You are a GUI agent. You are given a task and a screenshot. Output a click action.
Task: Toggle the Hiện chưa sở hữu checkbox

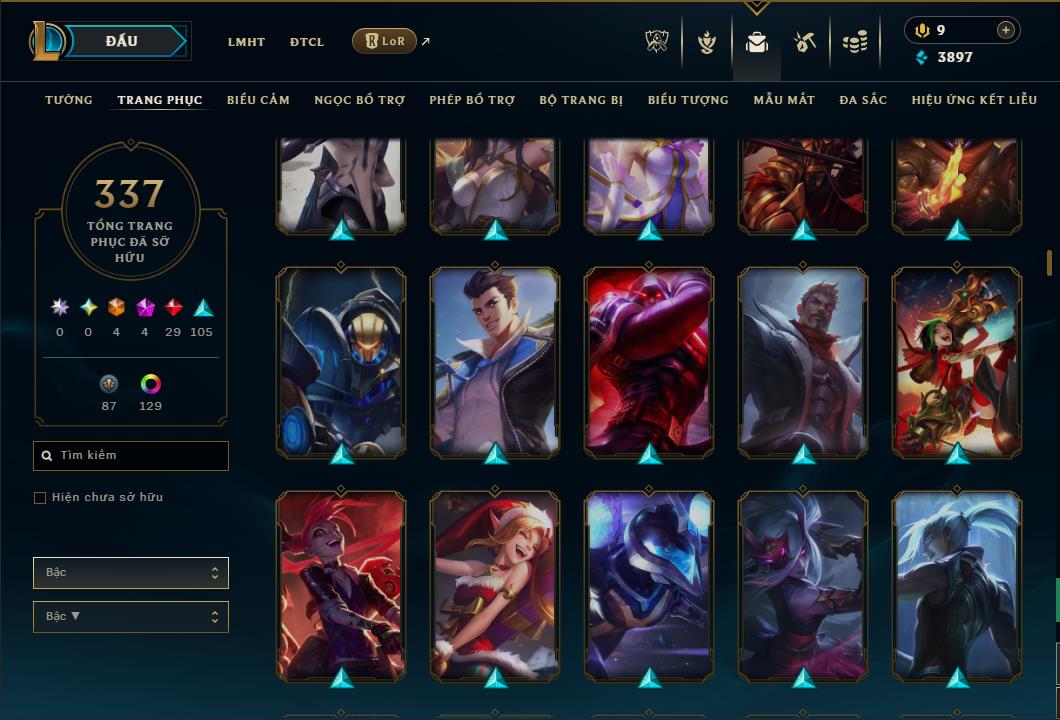pos(40,498)
